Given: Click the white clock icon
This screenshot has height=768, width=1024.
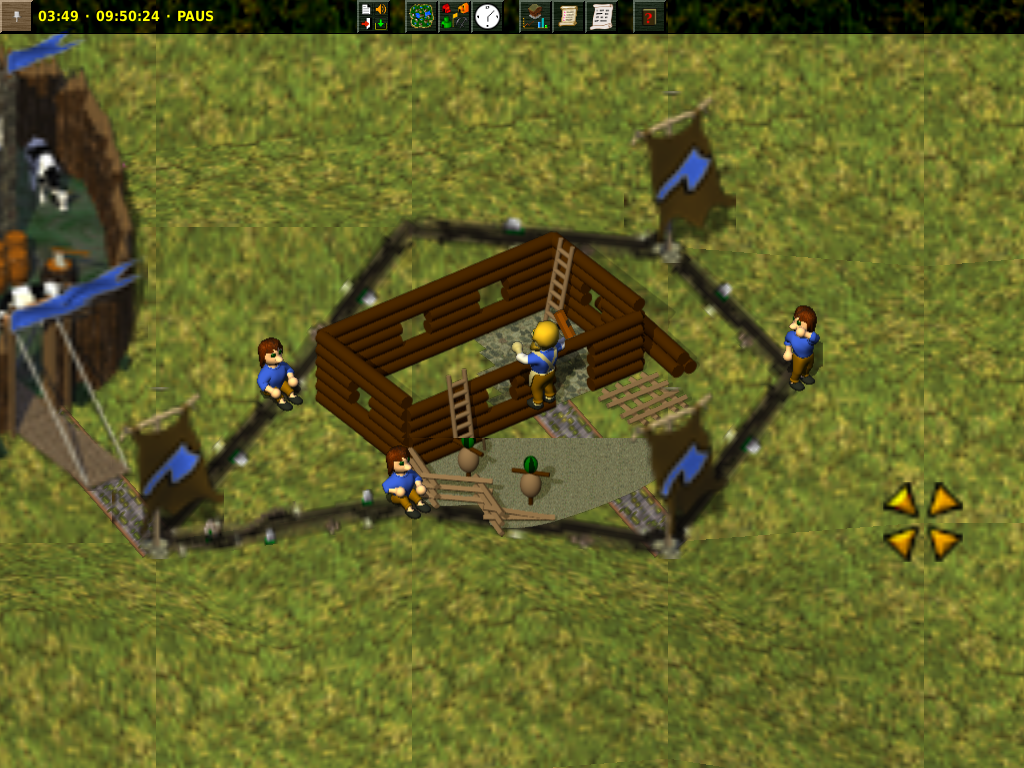Looking at the screenshot, I should (487, 16).
